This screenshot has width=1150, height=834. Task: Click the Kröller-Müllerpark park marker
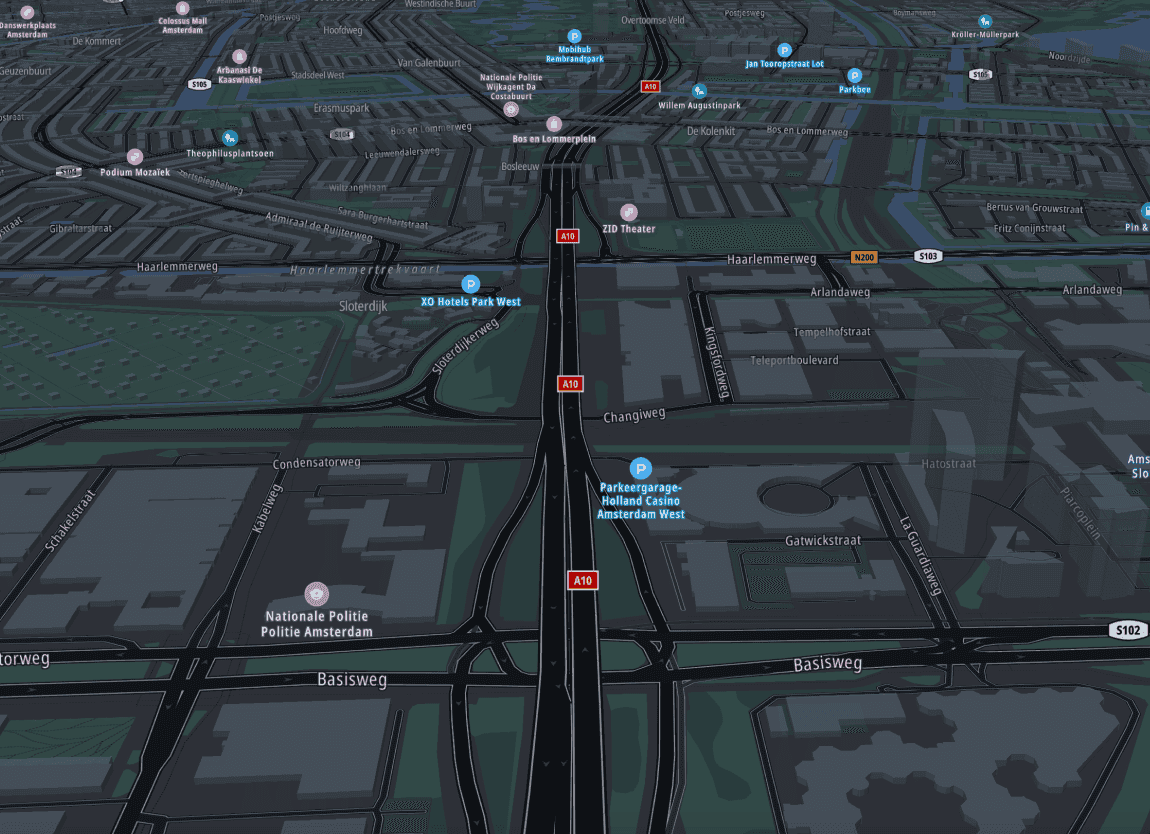pos(985,21)
